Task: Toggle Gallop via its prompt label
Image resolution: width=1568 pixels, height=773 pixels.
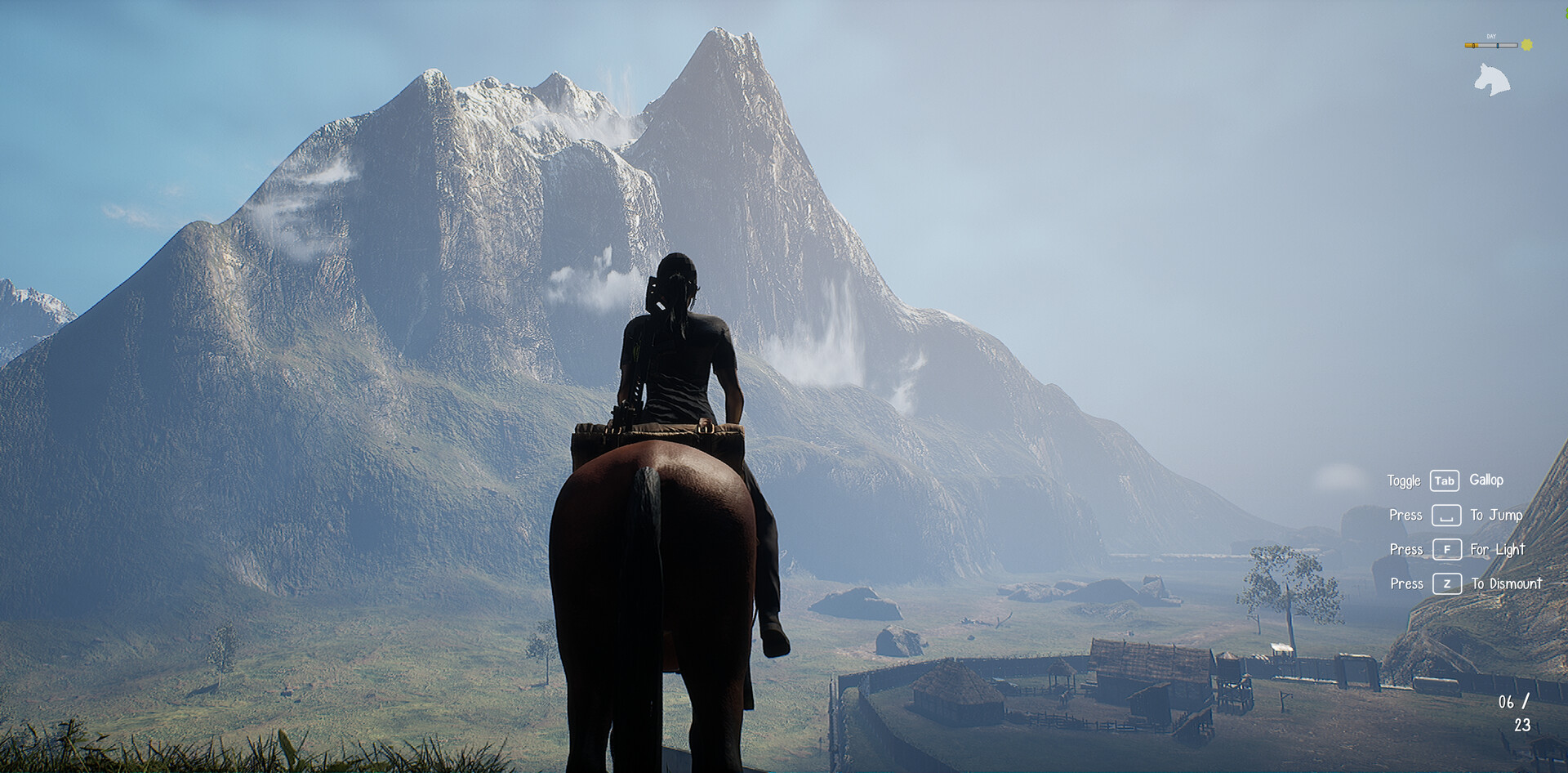Action: coord(1486,480)
